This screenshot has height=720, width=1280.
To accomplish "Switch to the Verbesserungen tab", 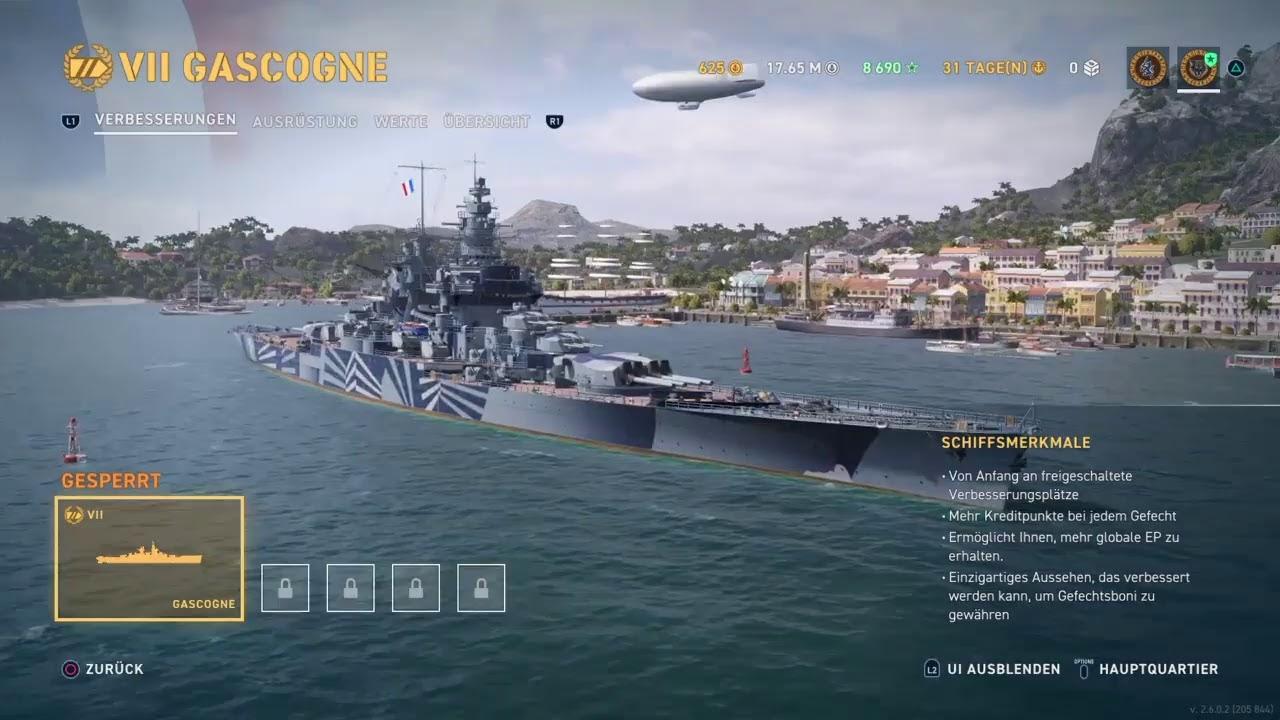I will (x=165, y=120).
